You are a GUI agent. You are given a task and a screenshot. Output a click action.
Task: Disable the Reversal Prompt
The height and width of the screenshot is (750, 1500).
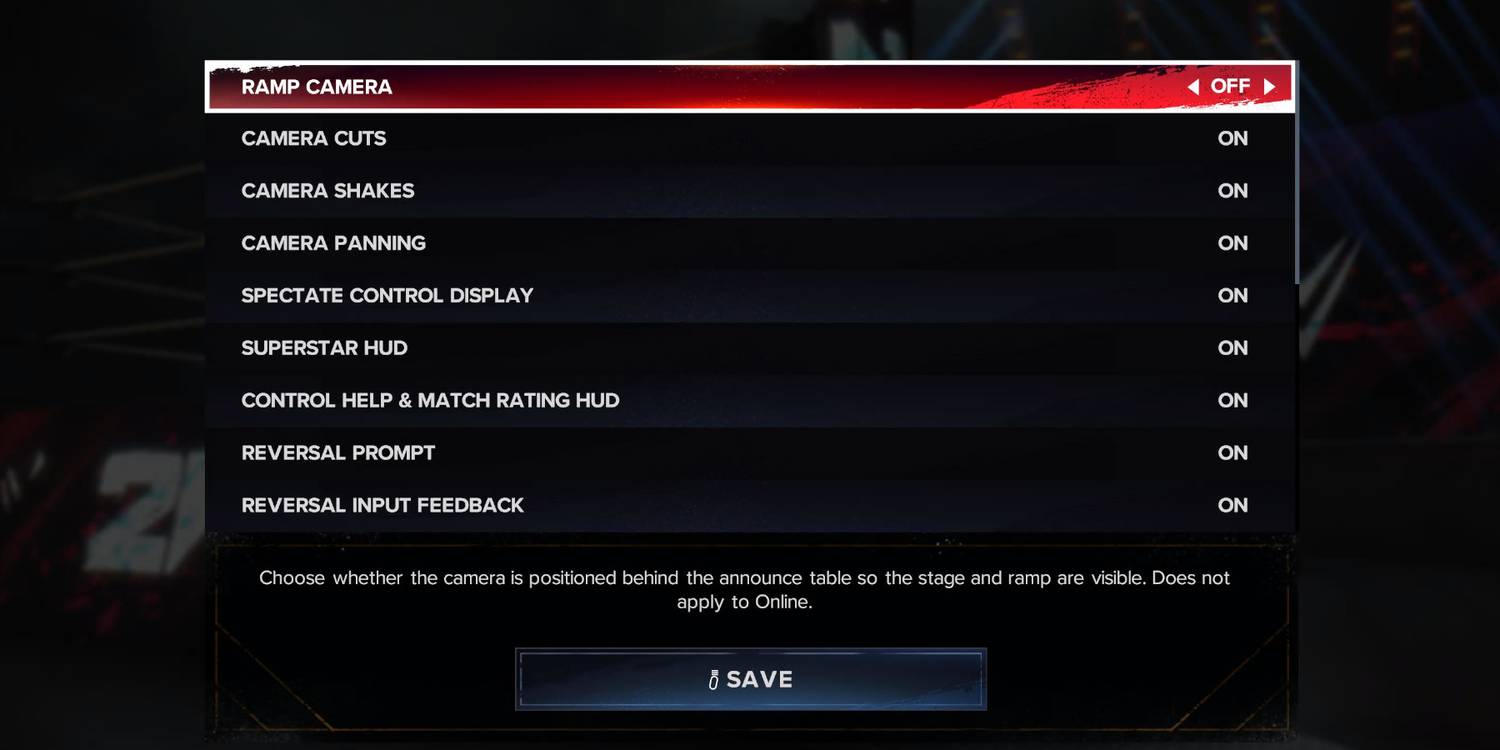1233,452
